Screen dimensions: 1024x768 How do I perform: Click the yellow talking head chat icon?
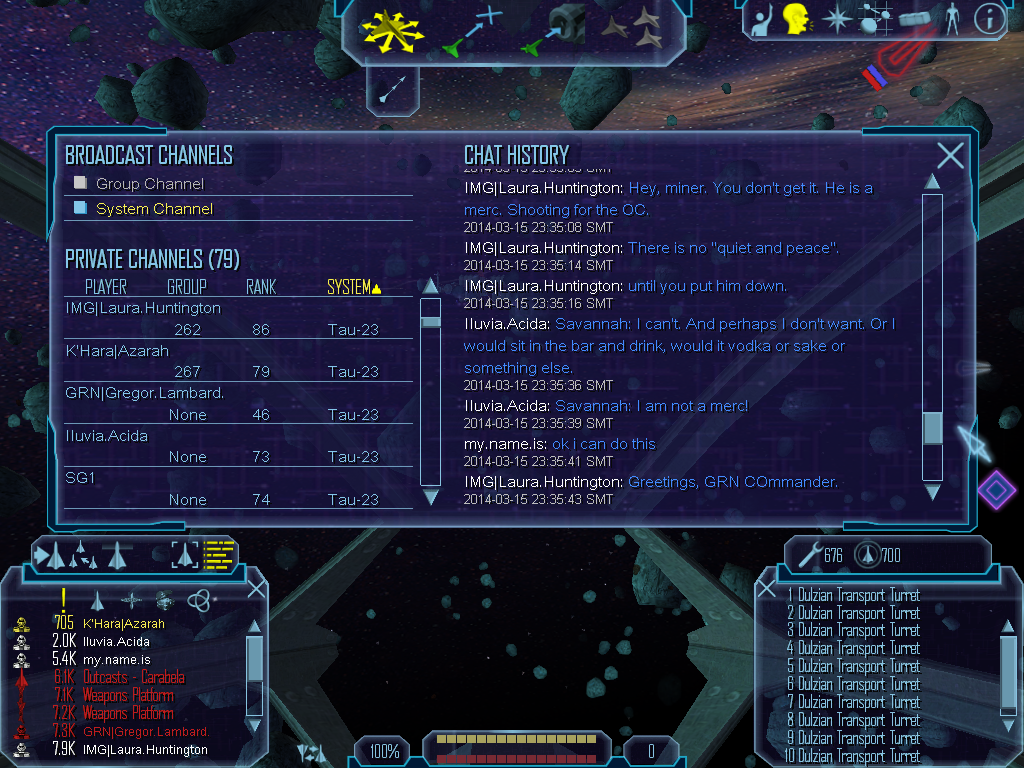(795, 17)
